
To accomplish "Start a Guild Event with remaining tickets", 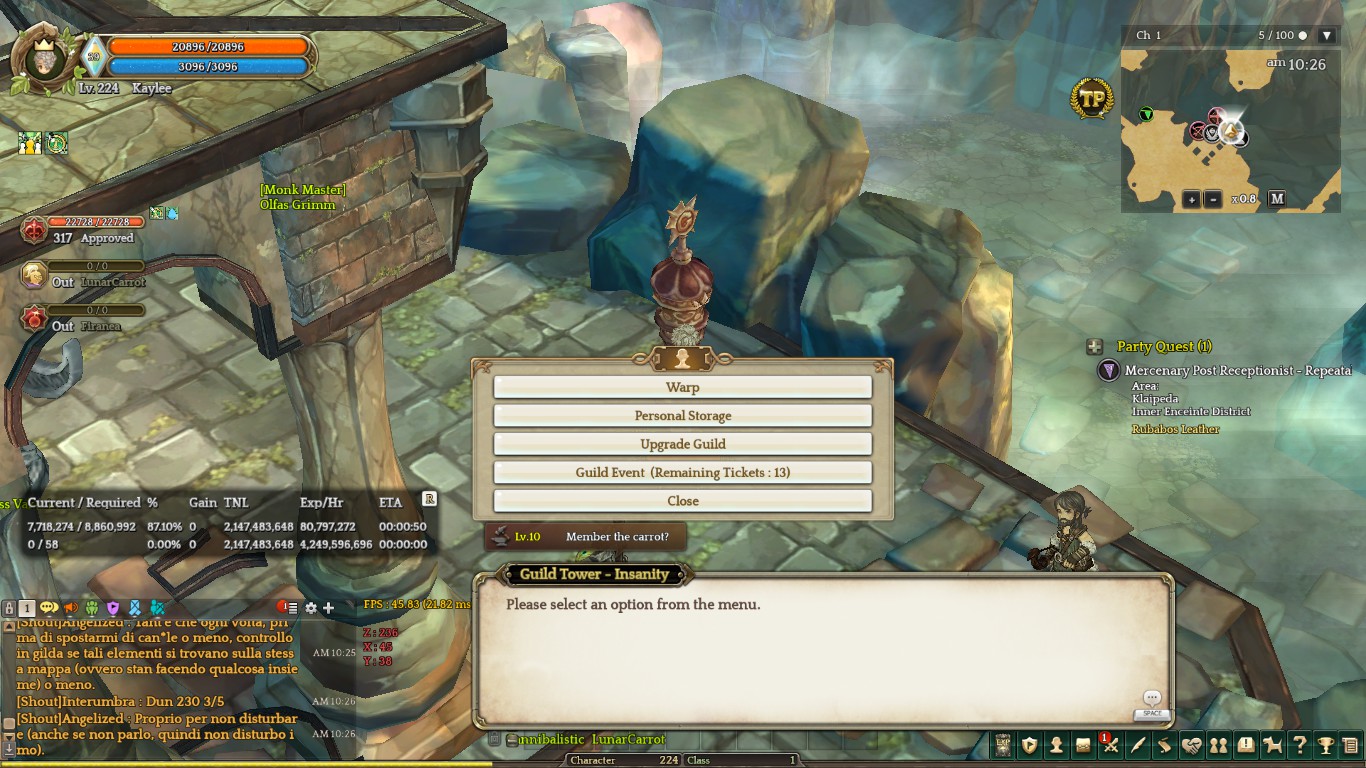I will pyautogui.click(x=682, y=472).
